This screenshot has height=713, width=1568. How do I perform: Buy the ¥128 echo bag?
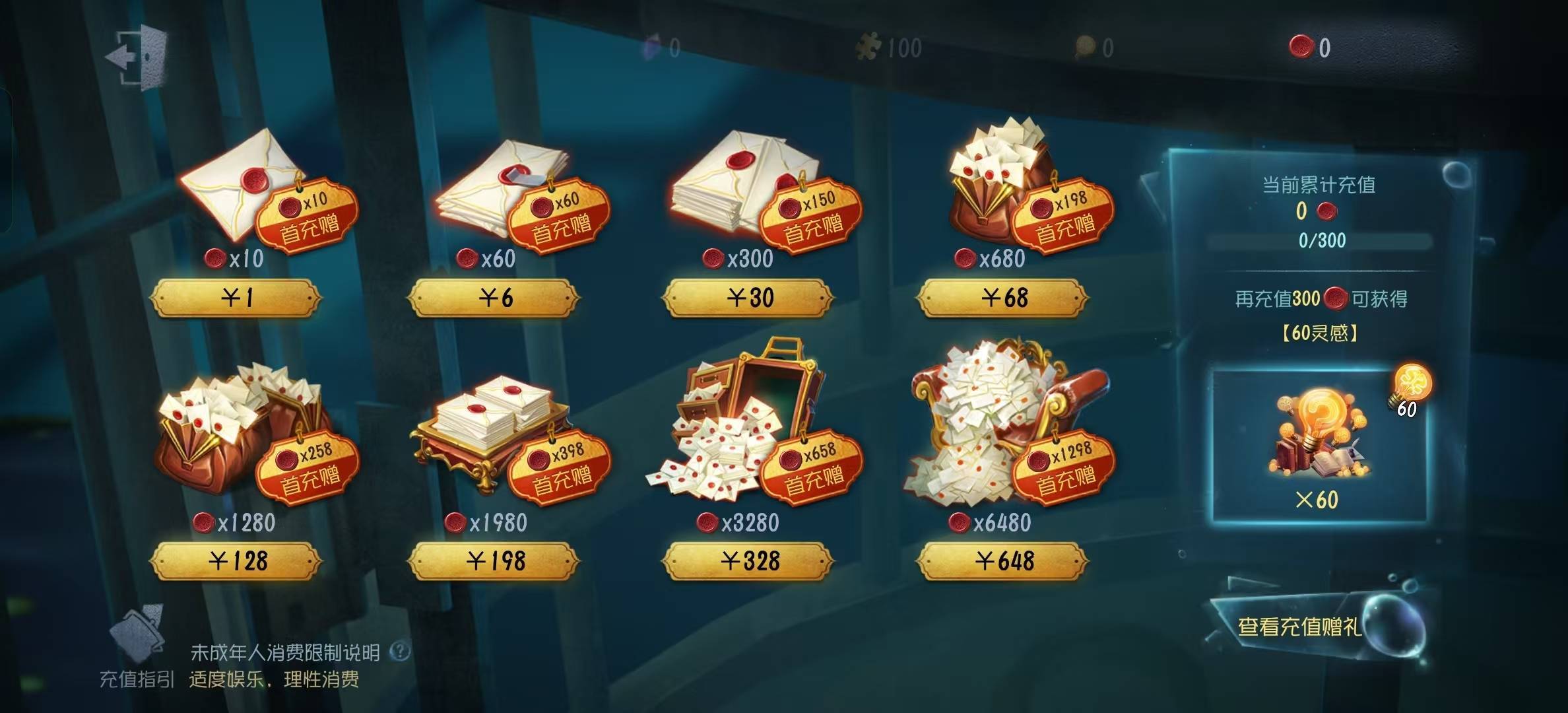coord(236,562)
